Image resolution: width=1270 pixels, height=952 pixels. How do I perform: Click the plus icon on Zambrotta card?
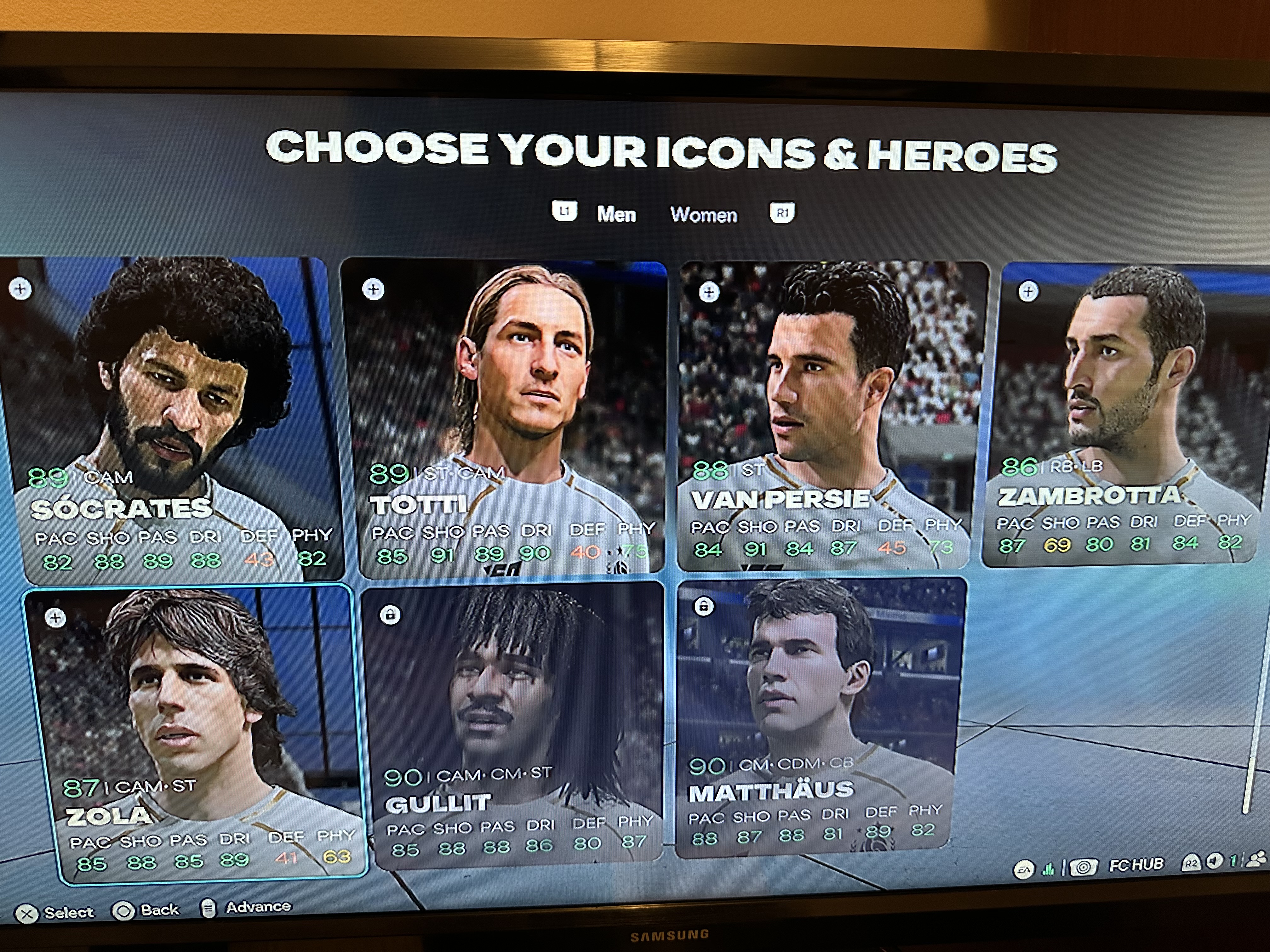point(1028,292)
